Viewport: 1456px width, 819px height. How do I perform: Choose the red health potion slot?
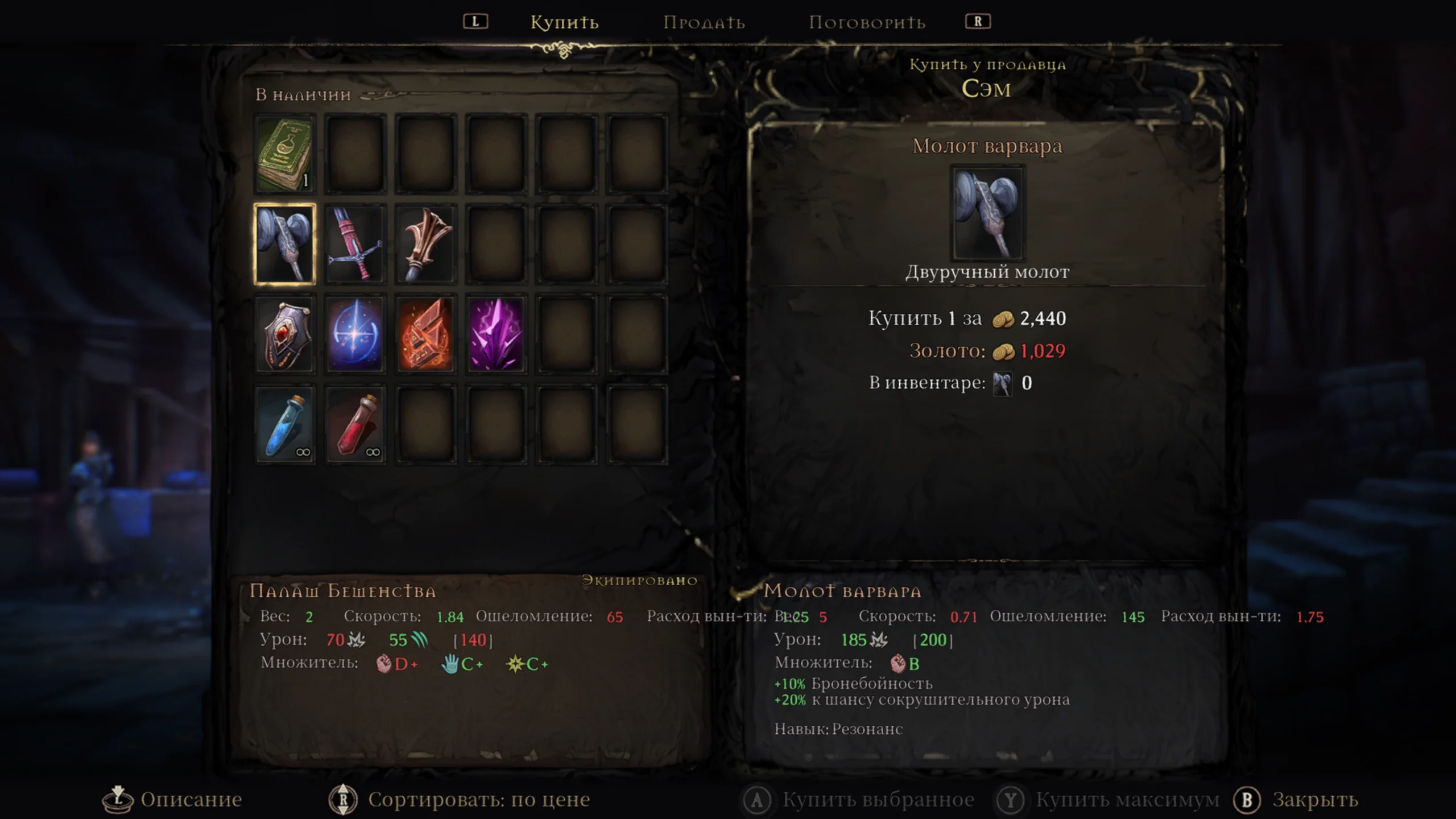[355, 424]
